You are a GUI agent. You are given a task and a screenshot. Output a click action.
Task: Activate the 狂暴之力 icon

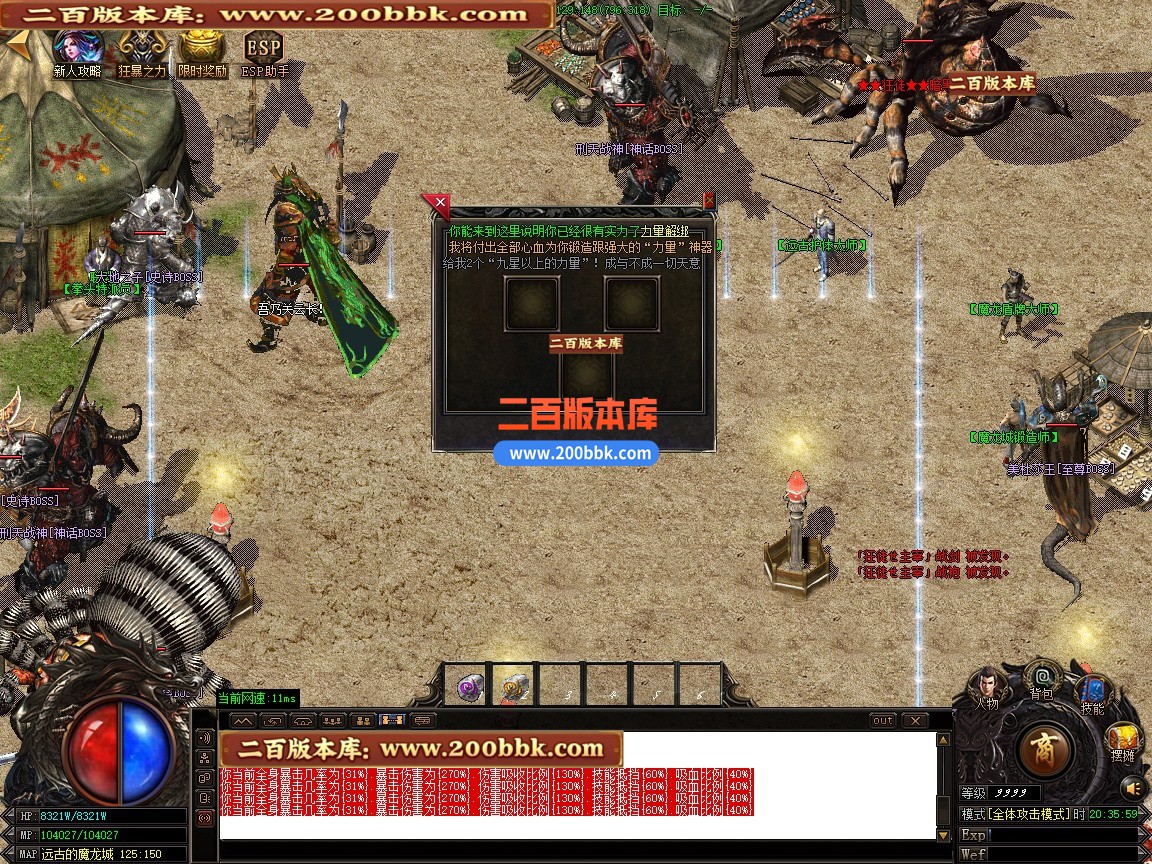coord(141,48)
